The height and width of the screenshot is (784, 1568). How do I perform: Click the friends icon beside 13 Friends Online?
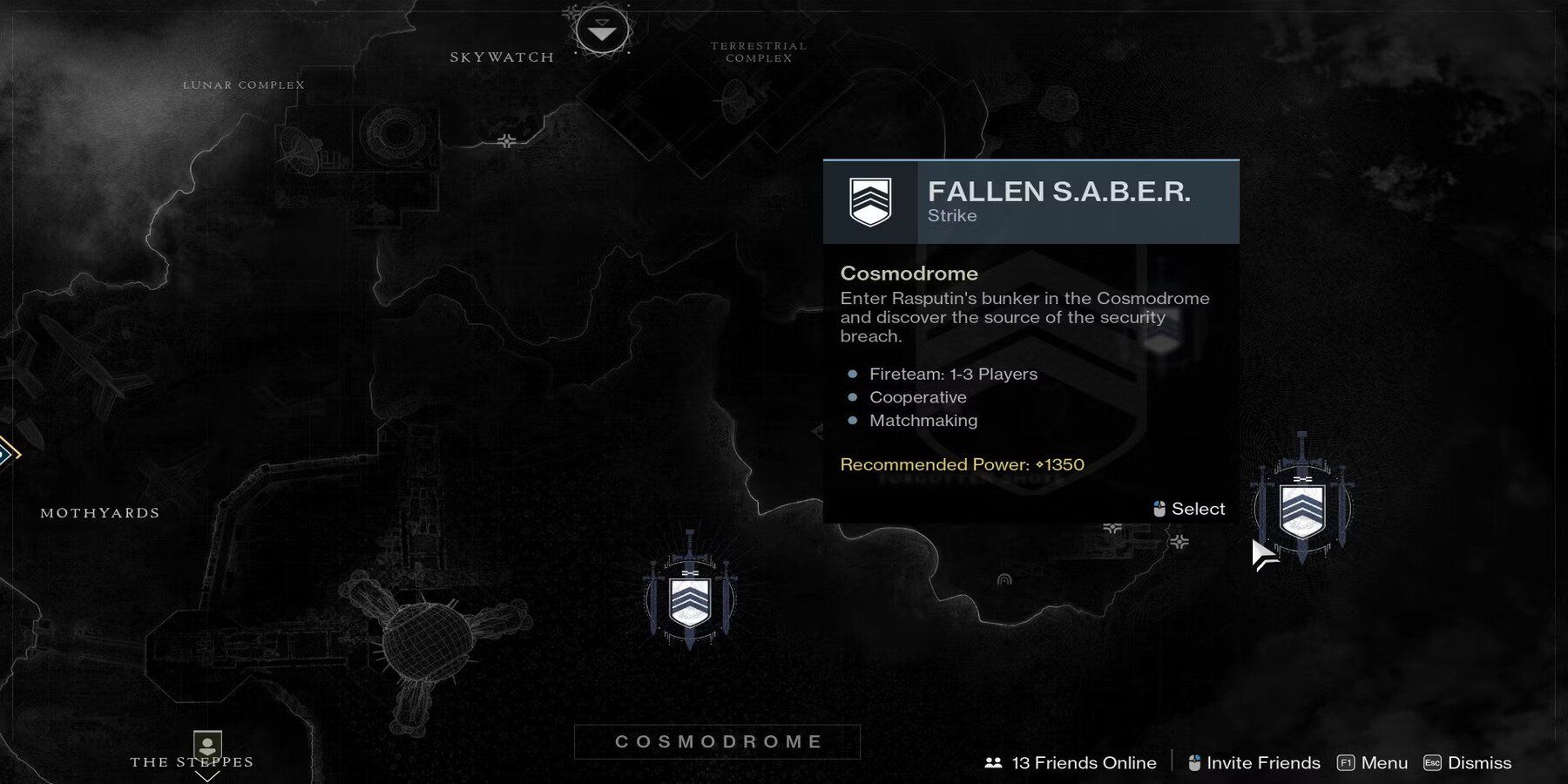[993, 762]
